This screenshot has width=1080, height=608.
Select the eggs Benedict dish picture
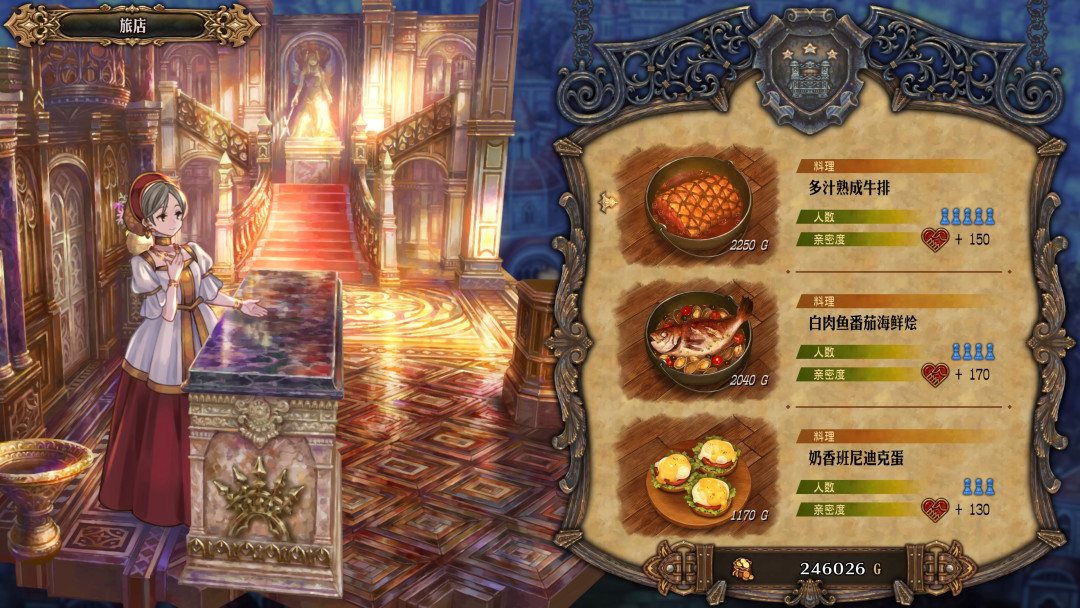[698, 472]
